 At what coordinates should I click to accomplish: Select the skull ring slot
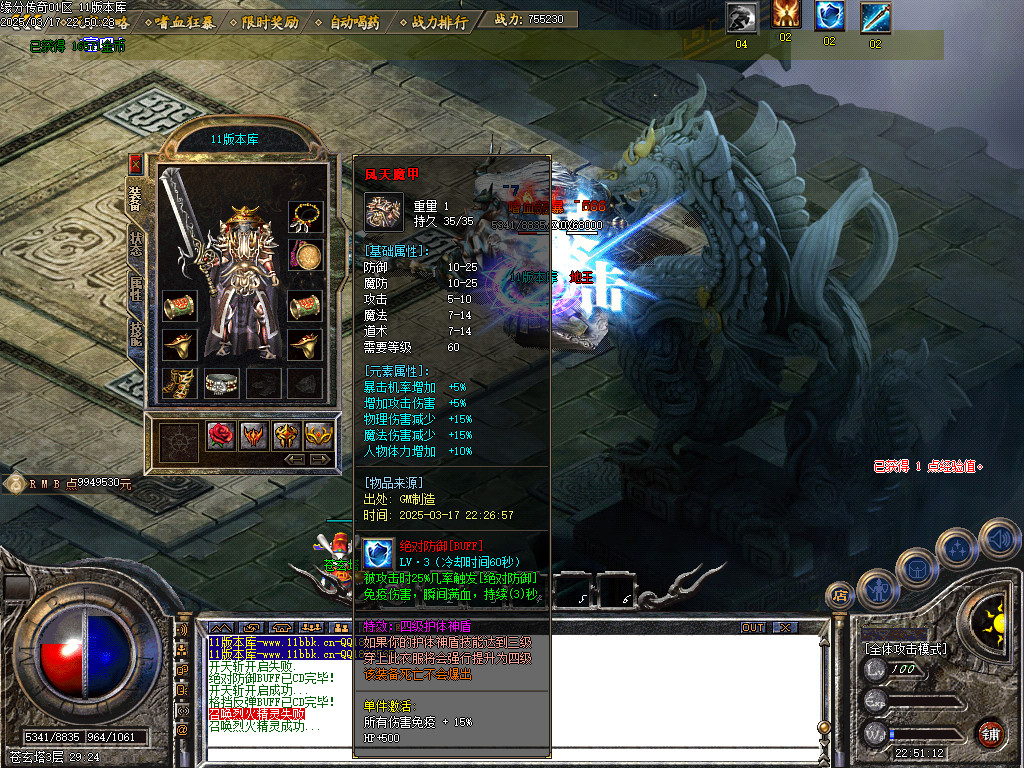(220, 383)
